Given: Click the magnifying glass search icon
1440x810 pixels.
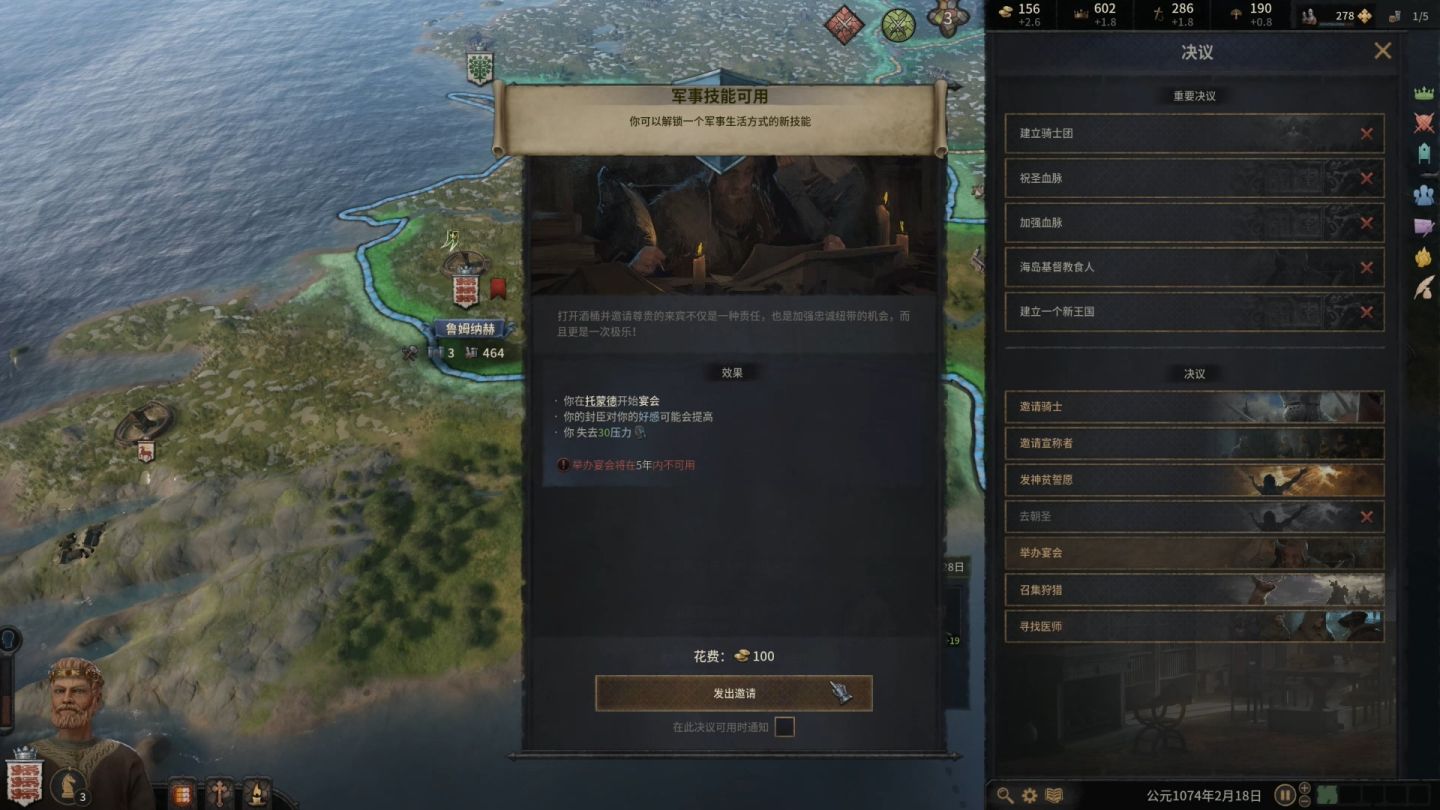Looking at the screenshot, I should [x=1005, y=794].
